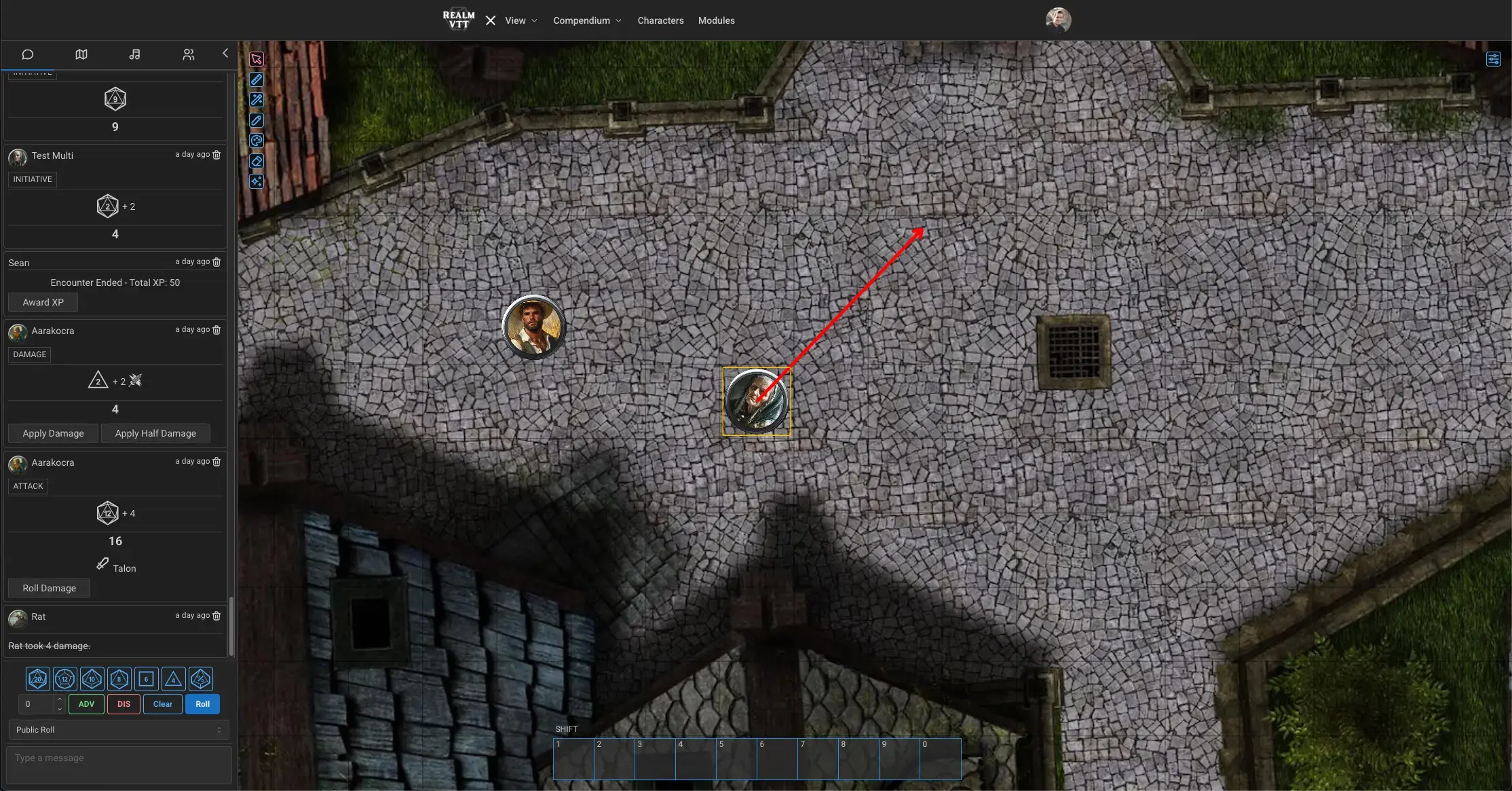Activate the sparkle effects tool

(x=257, y=181)
